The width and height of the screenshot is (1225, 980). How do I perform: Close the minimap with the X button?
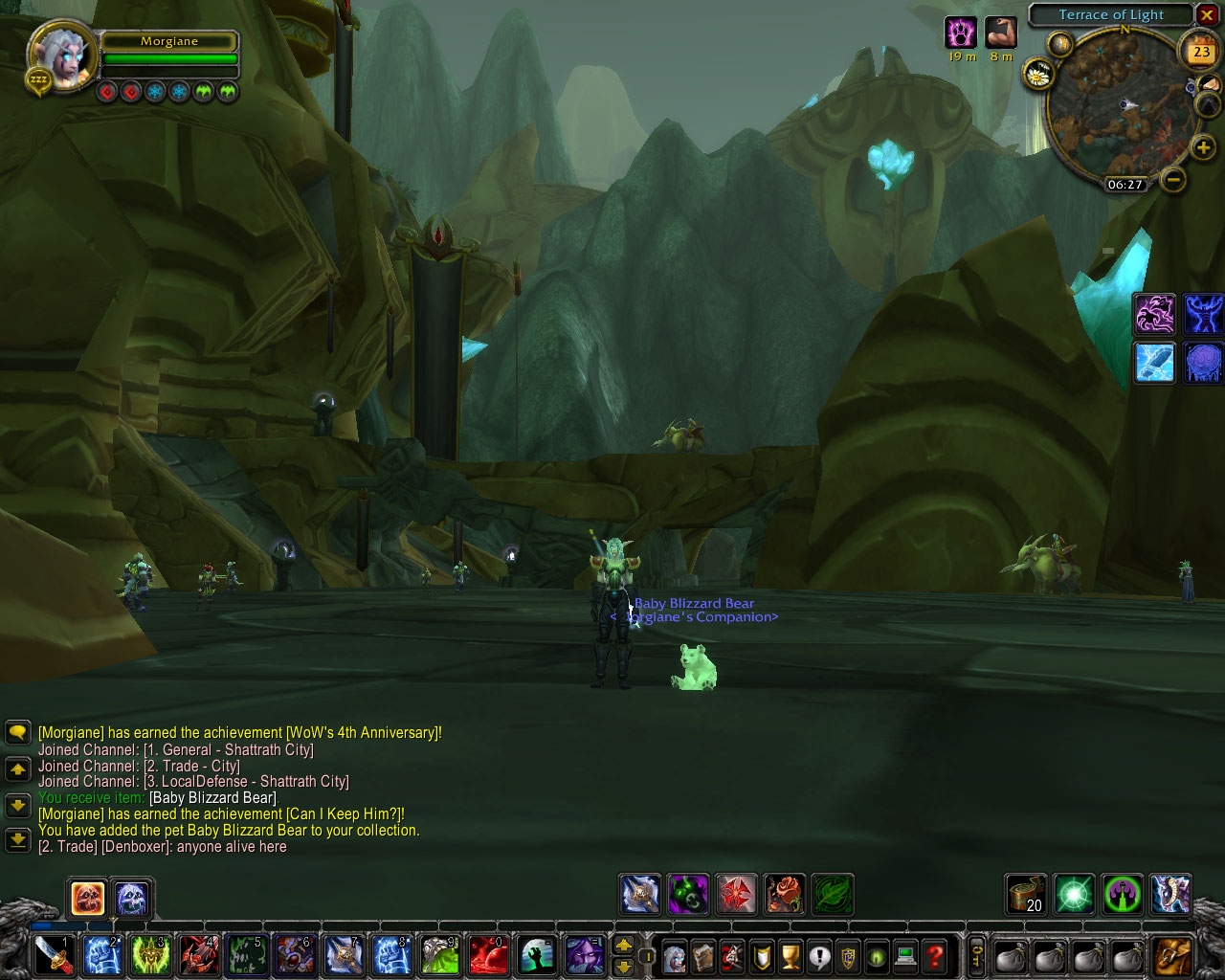coord(1207,15)
